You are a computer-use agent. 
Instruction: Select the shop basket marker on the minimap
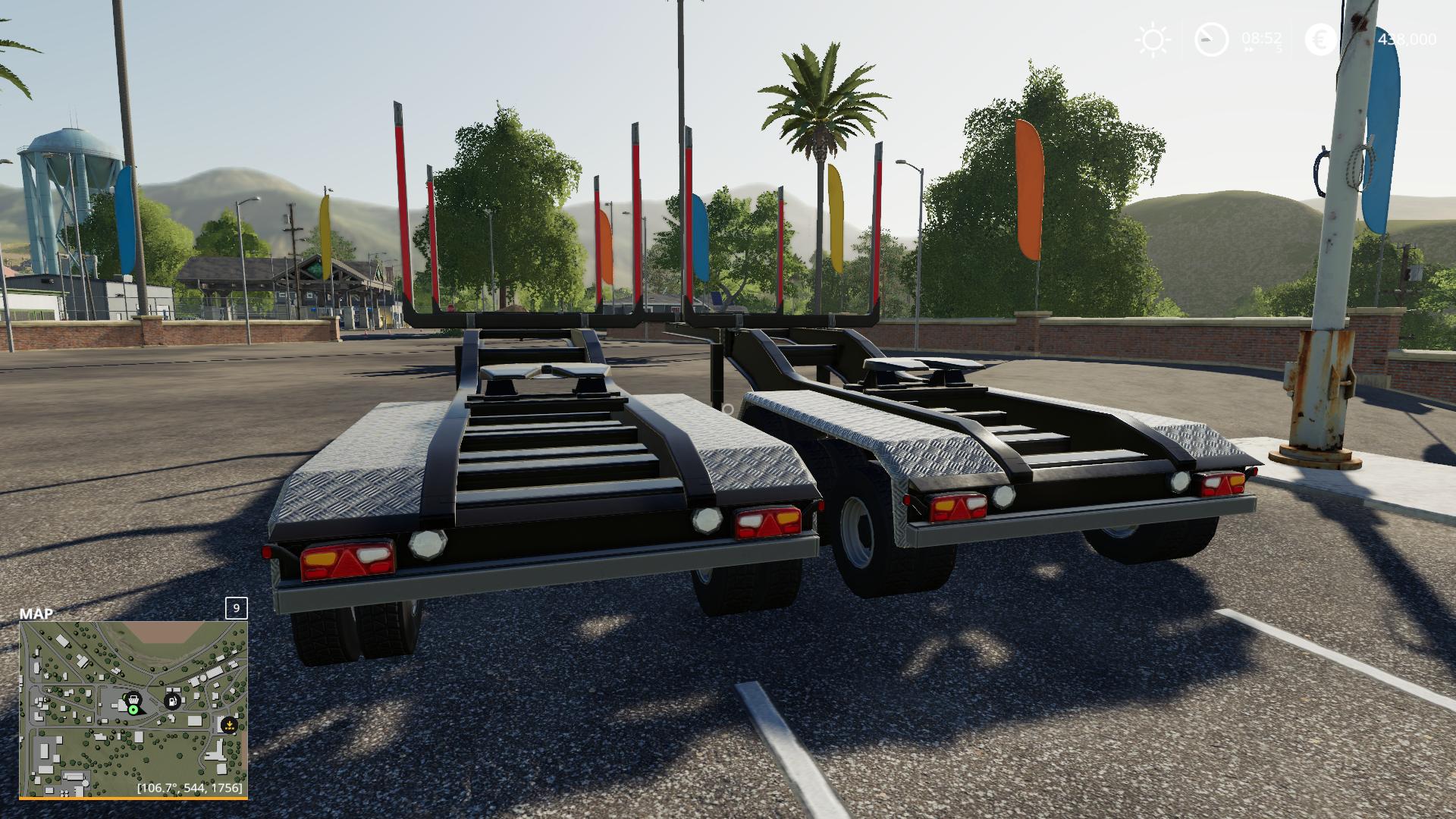133,698
